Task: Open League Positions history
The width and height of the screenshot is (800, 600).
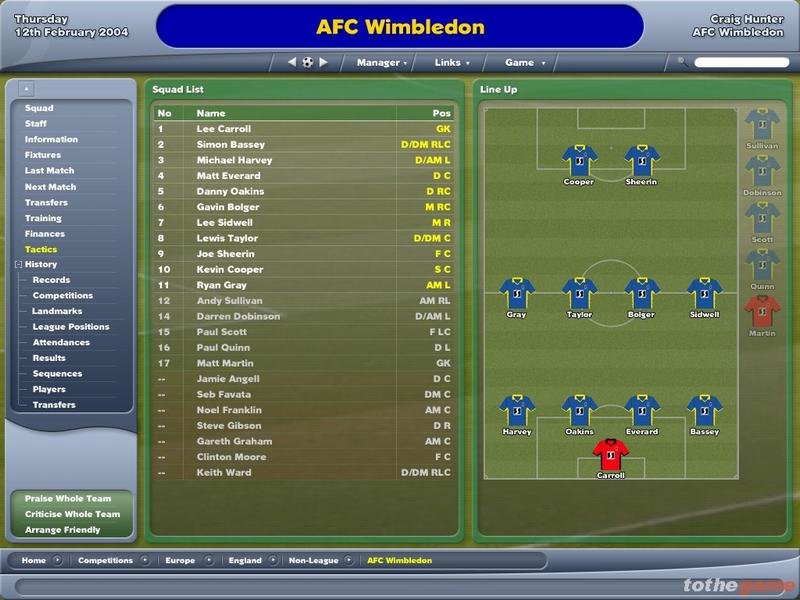Action: pos(71,327)
